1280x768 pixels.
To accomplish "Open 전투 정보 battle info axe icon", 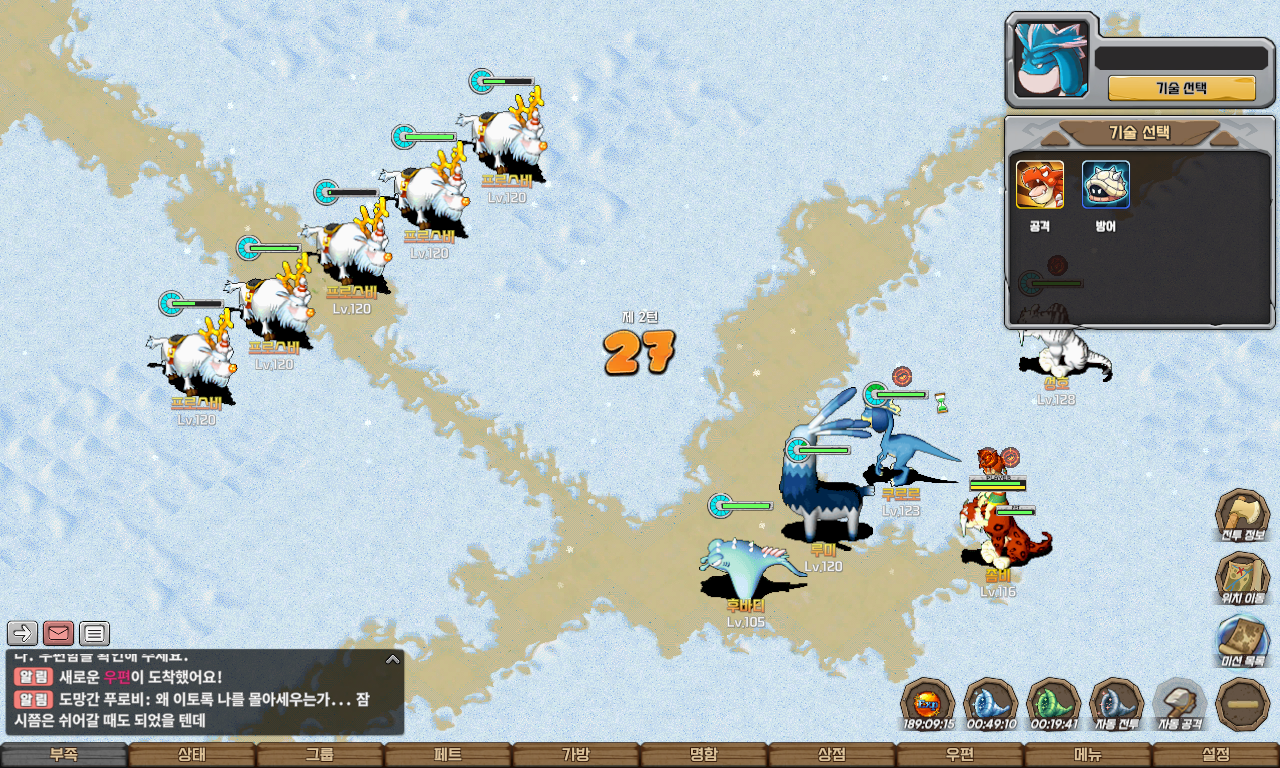I will pyautogui.click(x=1242, y=515).
